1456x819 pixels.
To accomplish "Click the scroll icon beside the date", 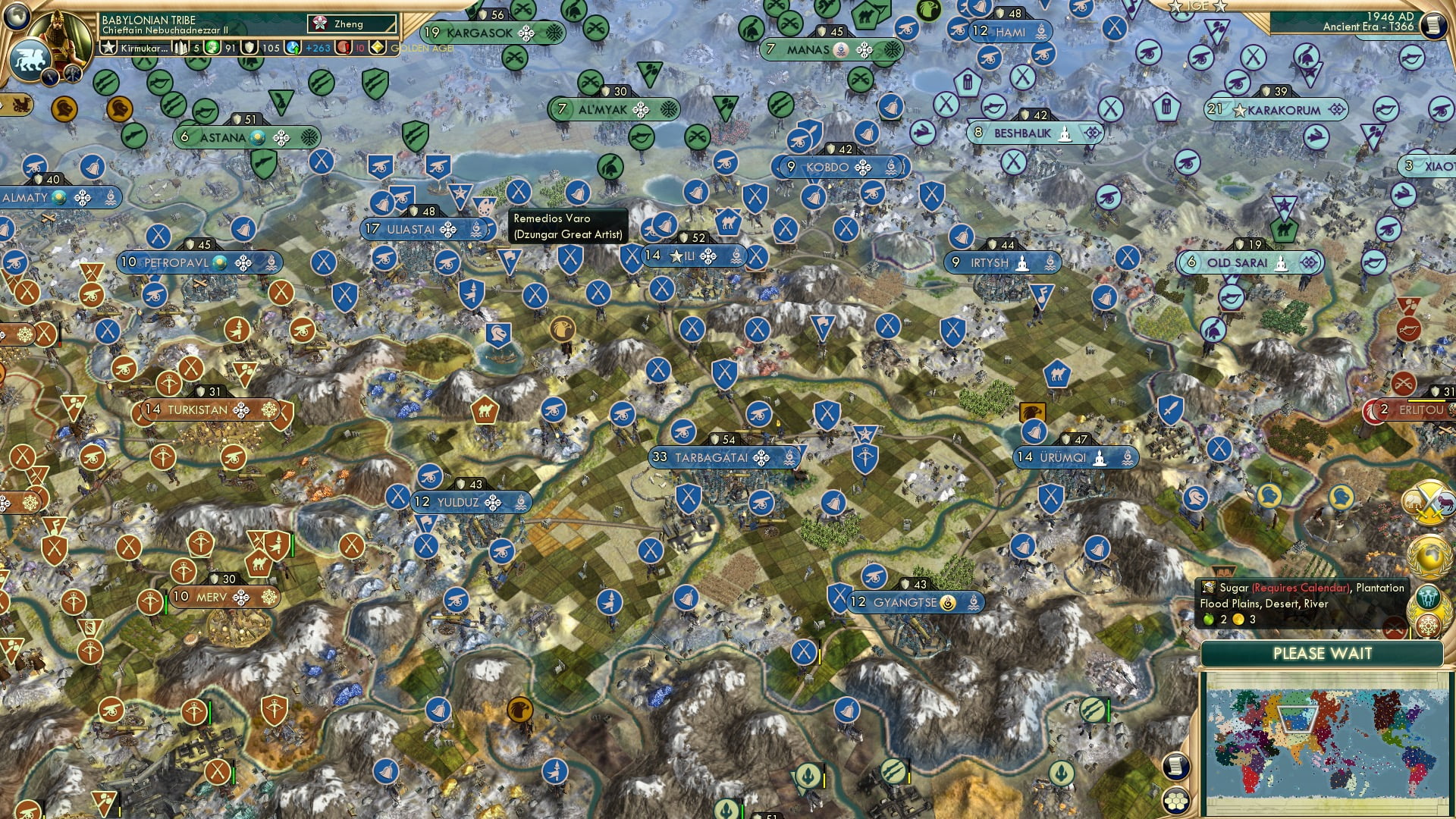I will [1432, 25].
